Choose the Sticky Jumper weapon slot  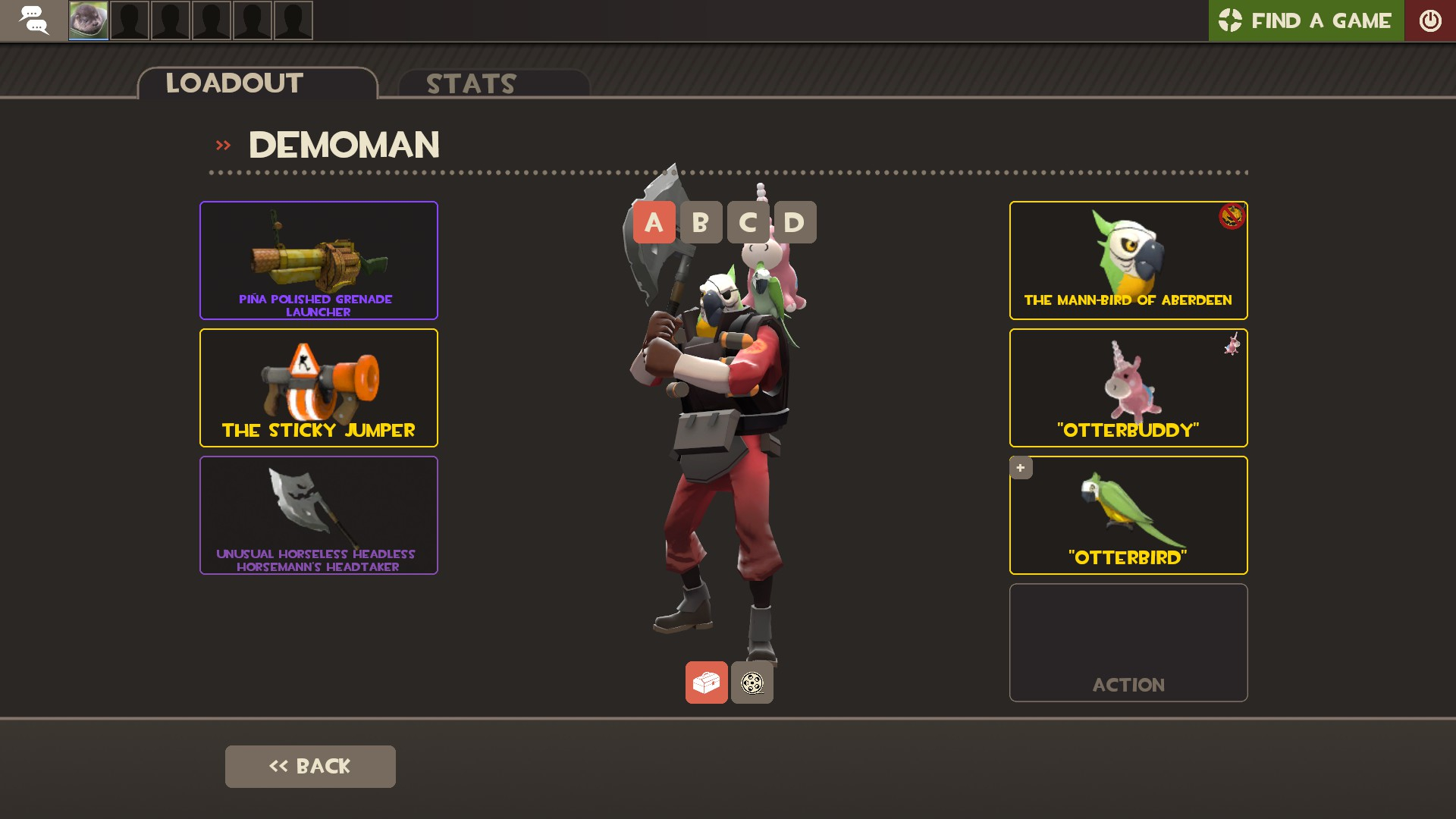pyautogui.click(x=318, y=388)
